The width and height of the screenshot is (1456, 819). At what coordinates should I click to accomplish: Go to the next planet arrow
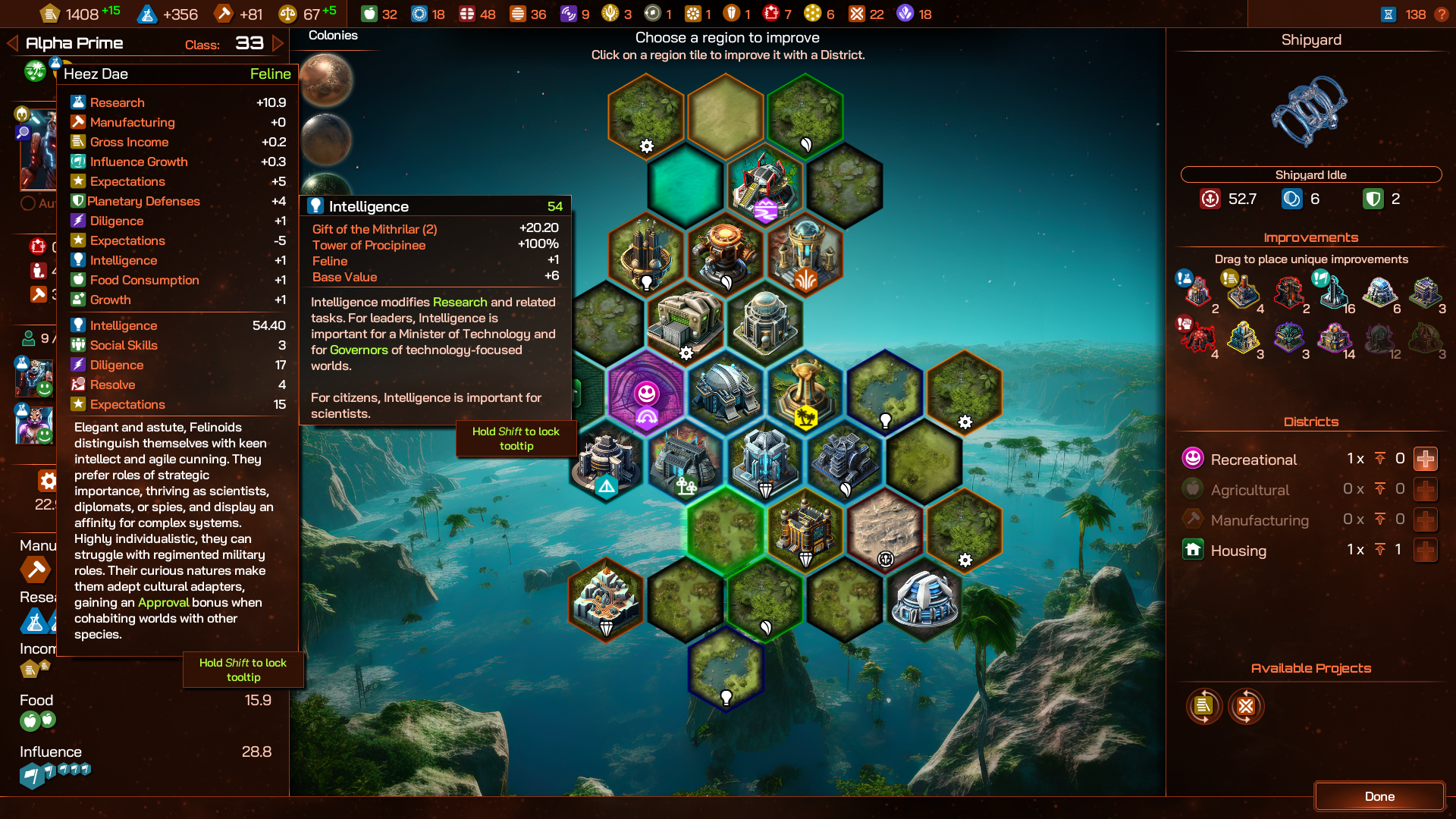coord(278,43)
